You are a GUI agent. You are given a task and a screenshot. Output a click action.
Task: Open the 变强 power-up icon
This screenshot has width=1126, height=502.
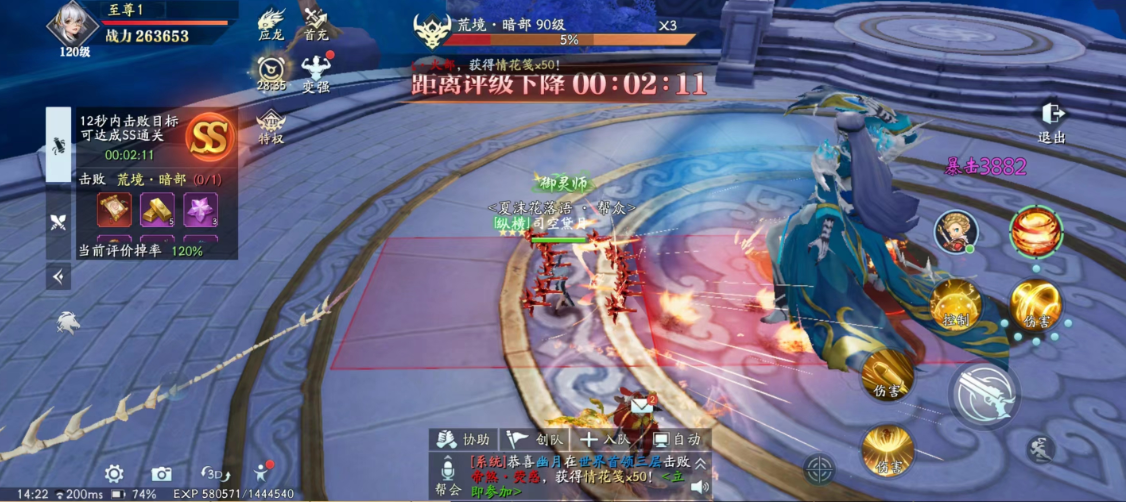pos(316,70)
